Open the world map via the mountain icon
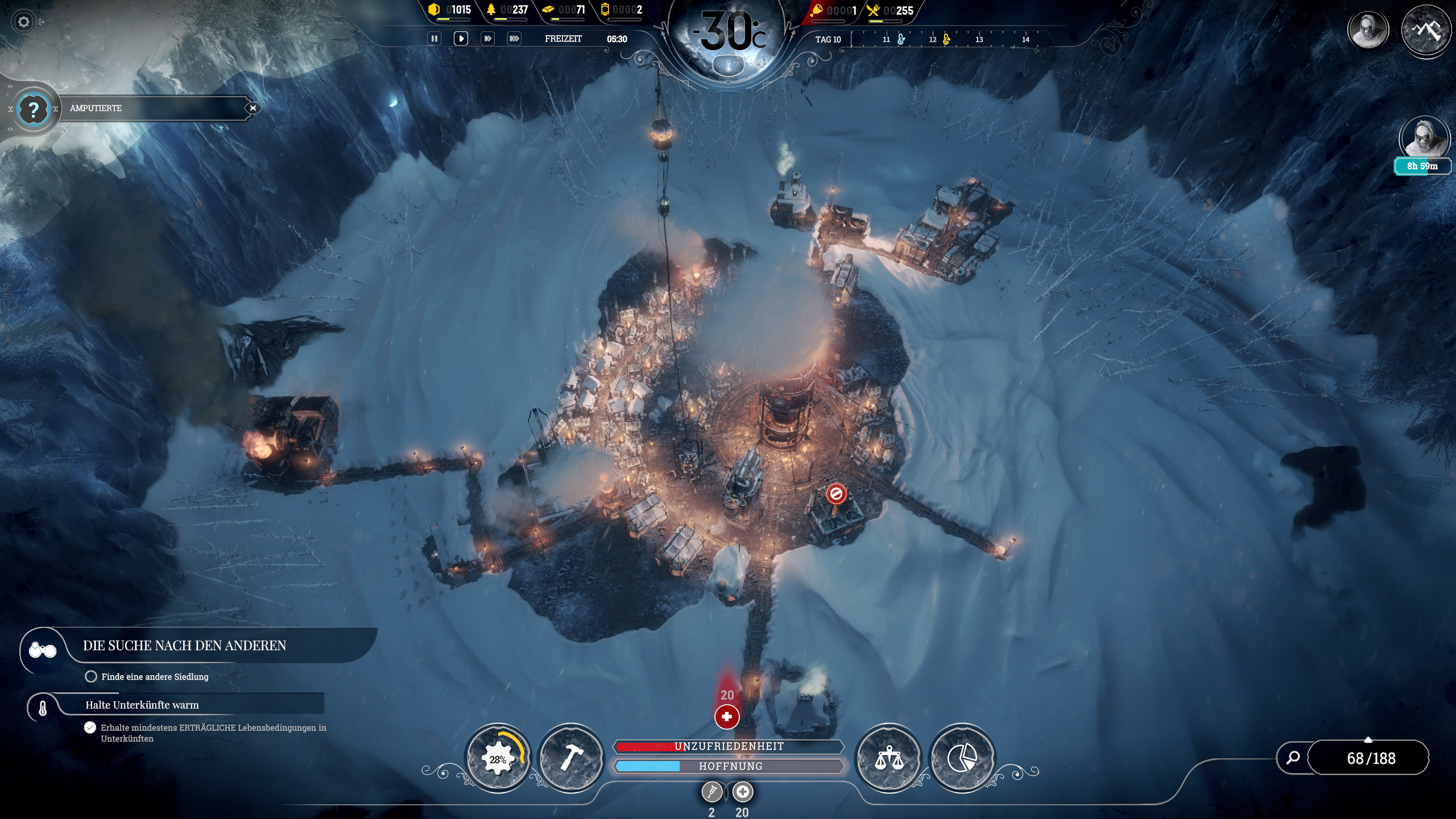 click(x=1426, y=30)
